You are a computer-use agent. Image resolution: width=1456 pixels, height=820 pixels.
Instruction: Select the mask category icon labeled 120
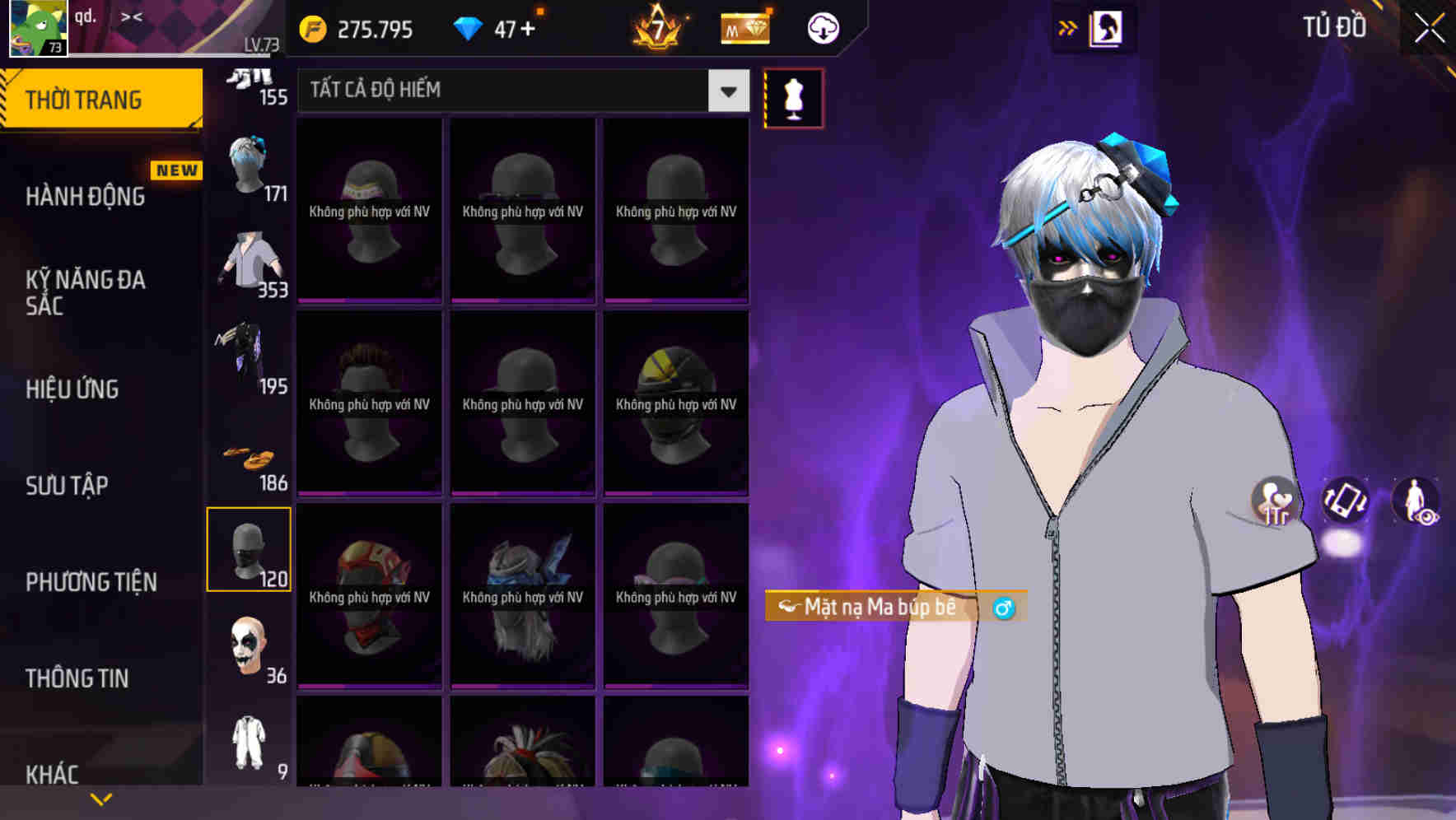(249, 550)
